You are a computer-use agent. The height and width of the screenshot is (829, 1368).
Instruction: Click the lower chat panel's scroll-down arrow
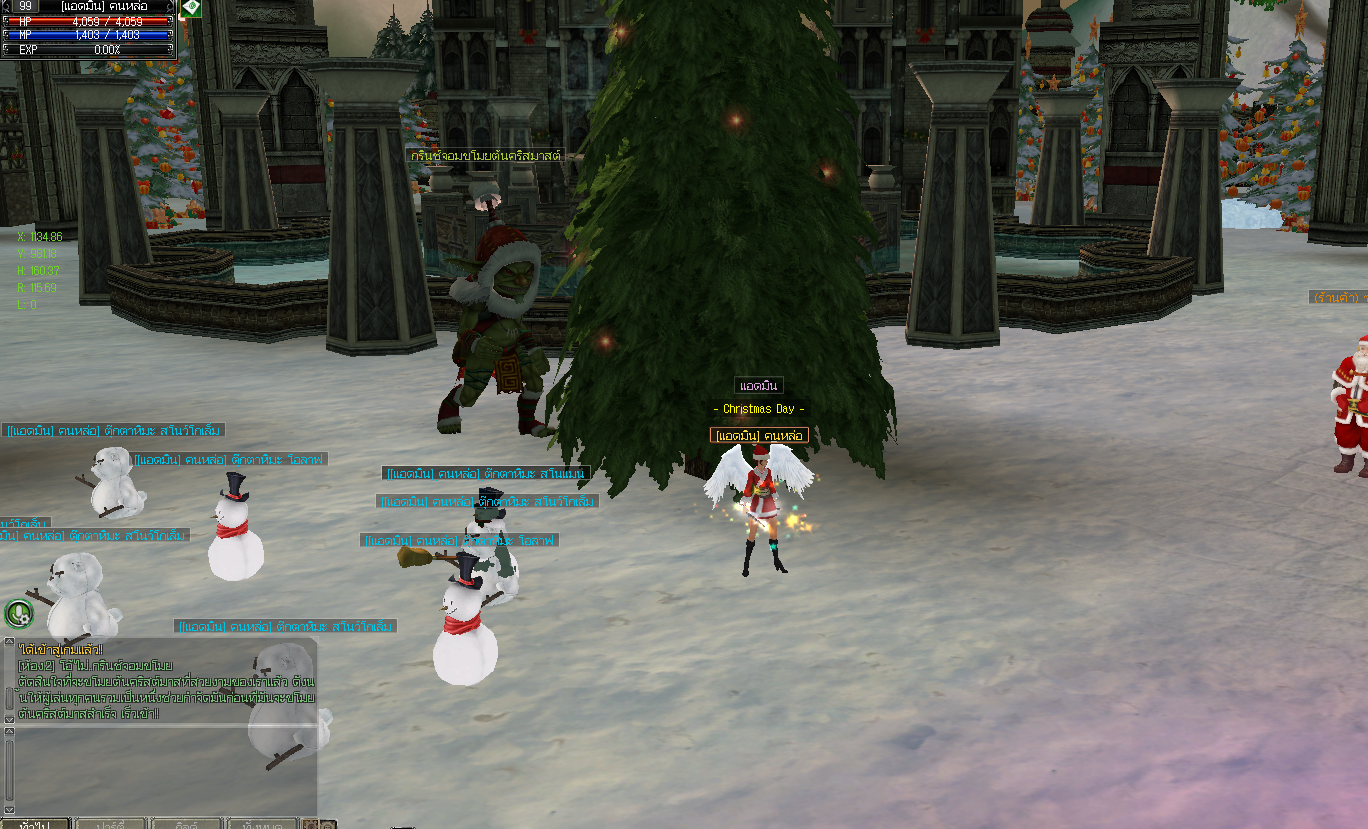tap(9, 808)
